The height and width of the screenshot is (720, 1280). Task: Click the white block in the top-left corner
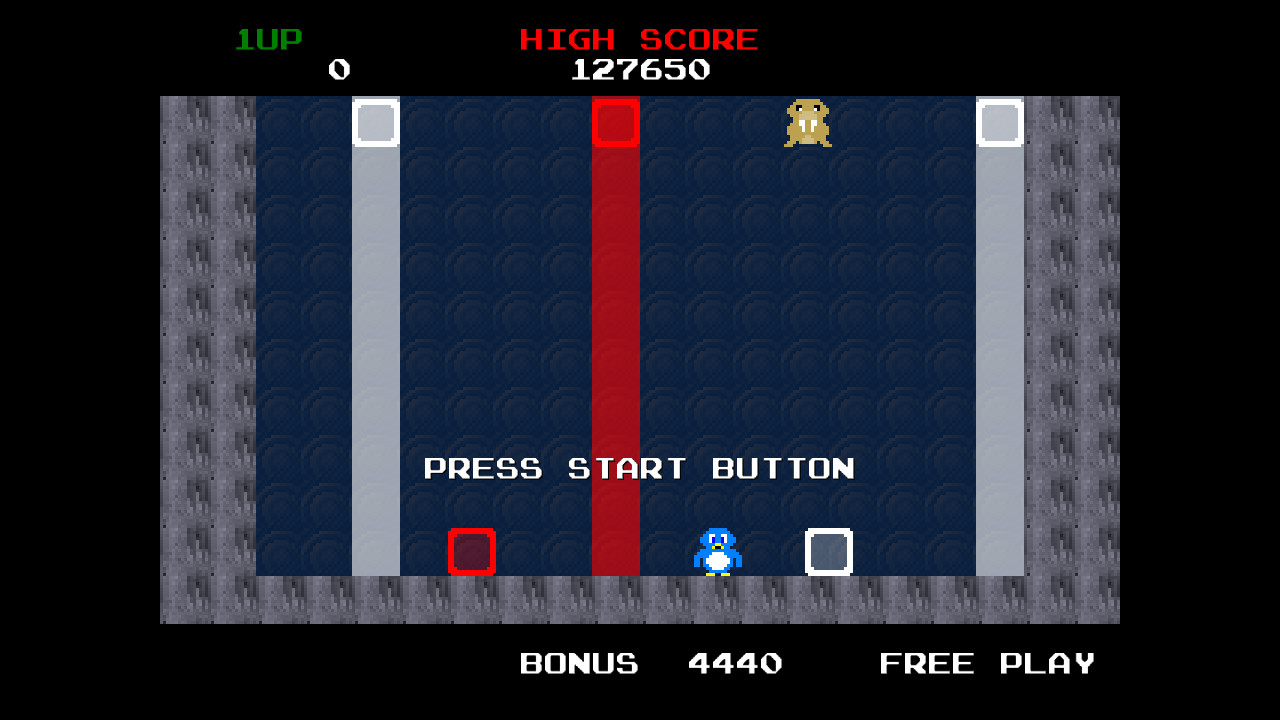pyautogui.click(x=376, y=122)
